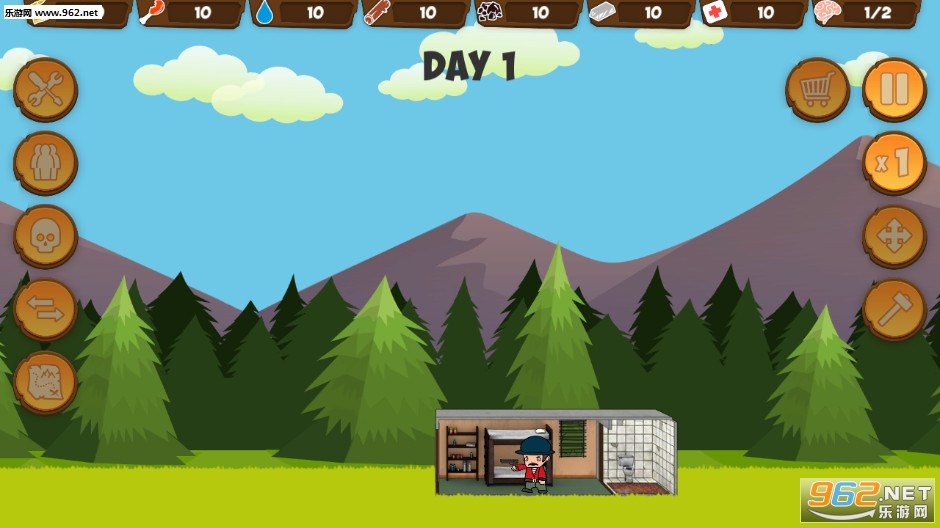Open the wrench and screwdriver tools menu
This screenshot has height=528, width=940.
click(45, 89)
